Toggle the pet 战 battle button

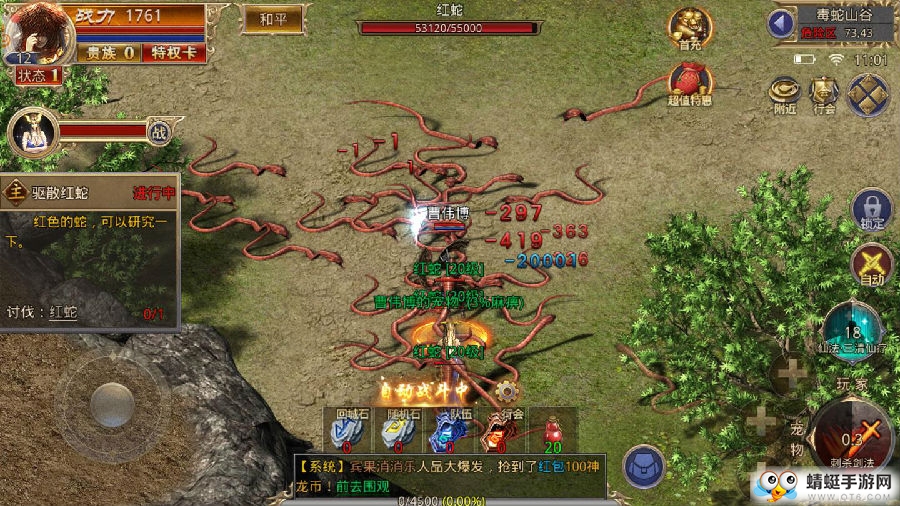[x=158, y=131]
